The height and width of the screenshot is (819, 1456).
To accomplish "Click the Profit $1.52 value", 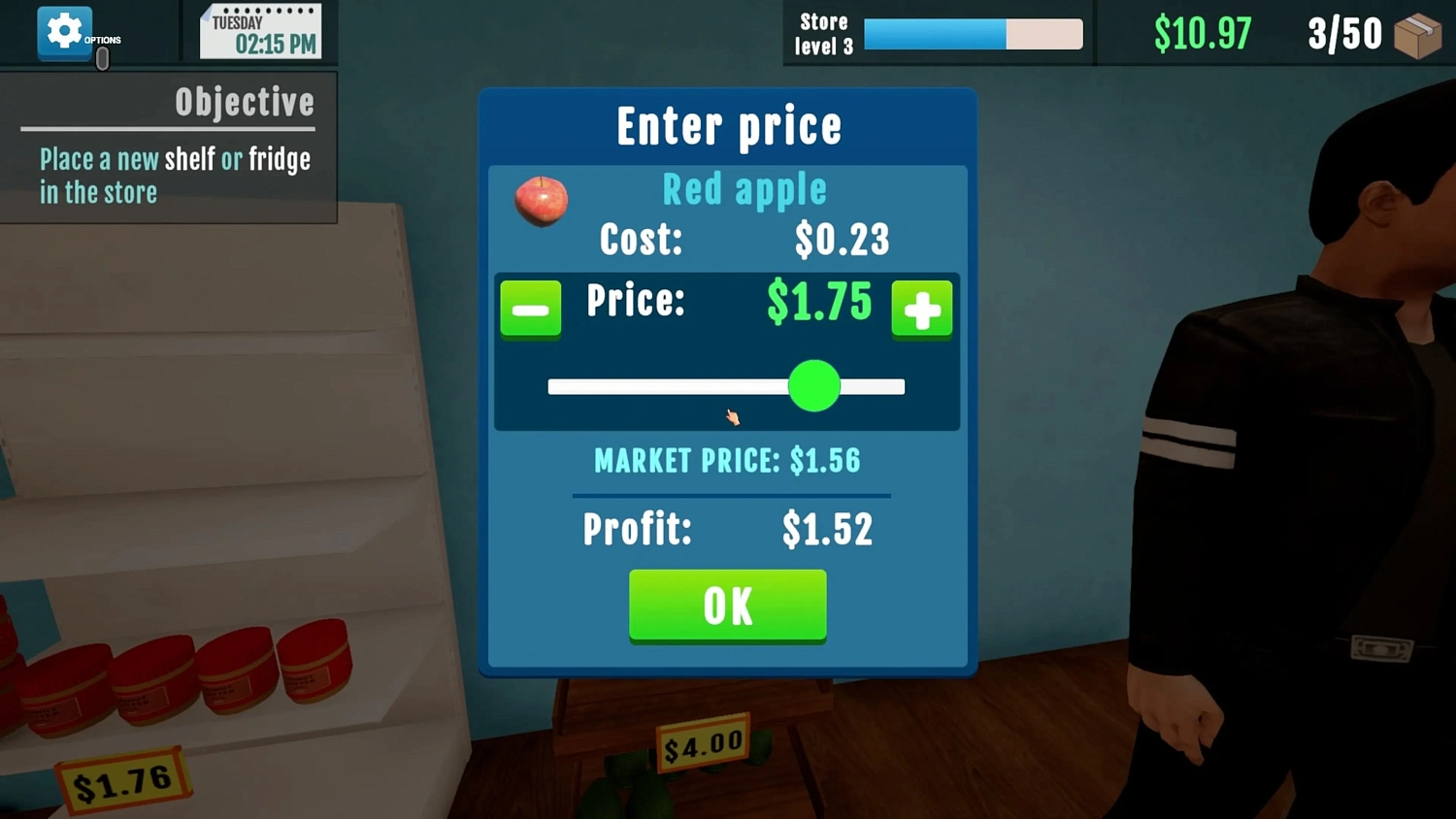I will point(827,529).
